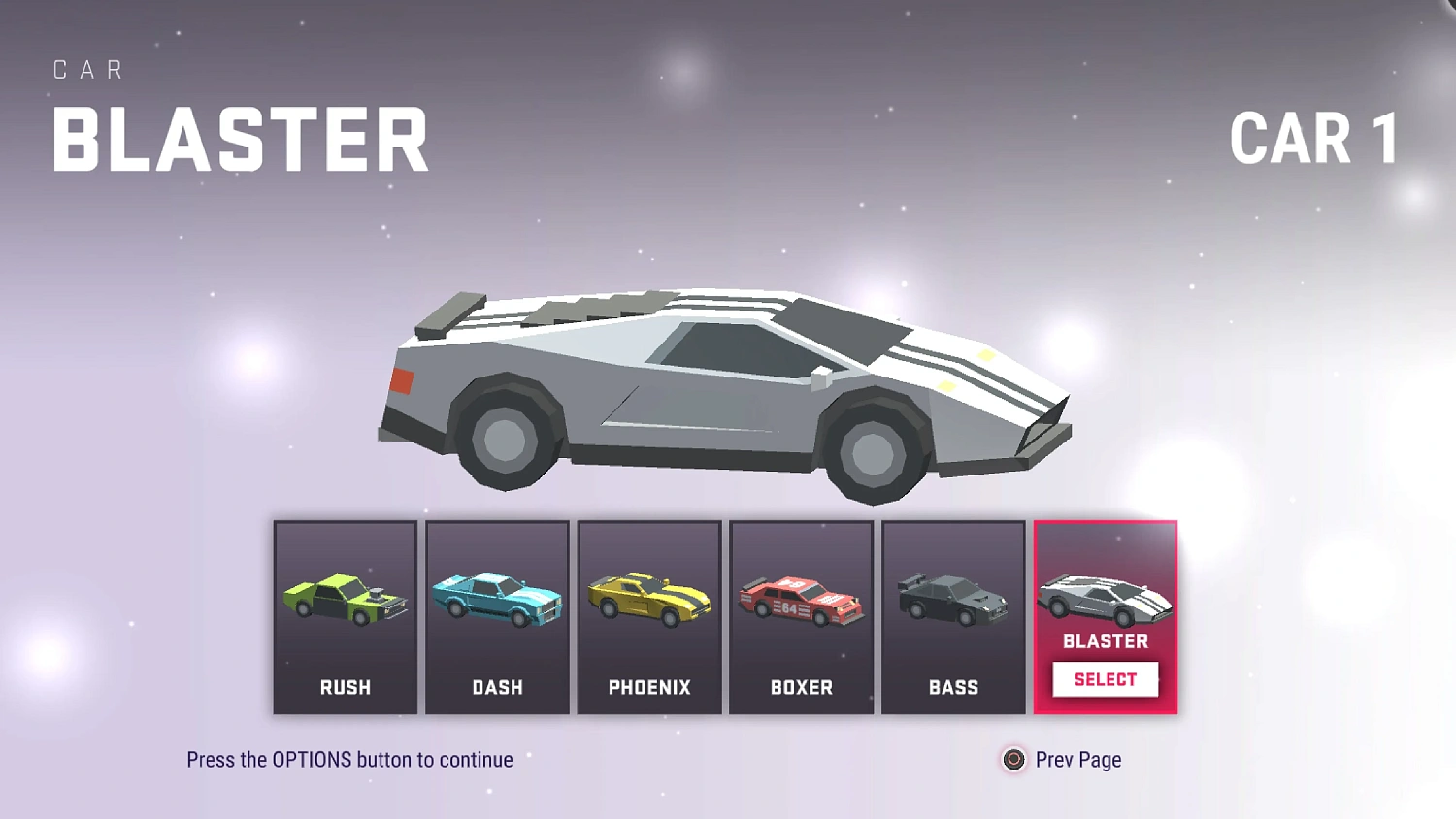Click the Press the OPTIONS button prompt text
Image resolution: width=1456 pixels, height=819 pixels.
[349, 760]
